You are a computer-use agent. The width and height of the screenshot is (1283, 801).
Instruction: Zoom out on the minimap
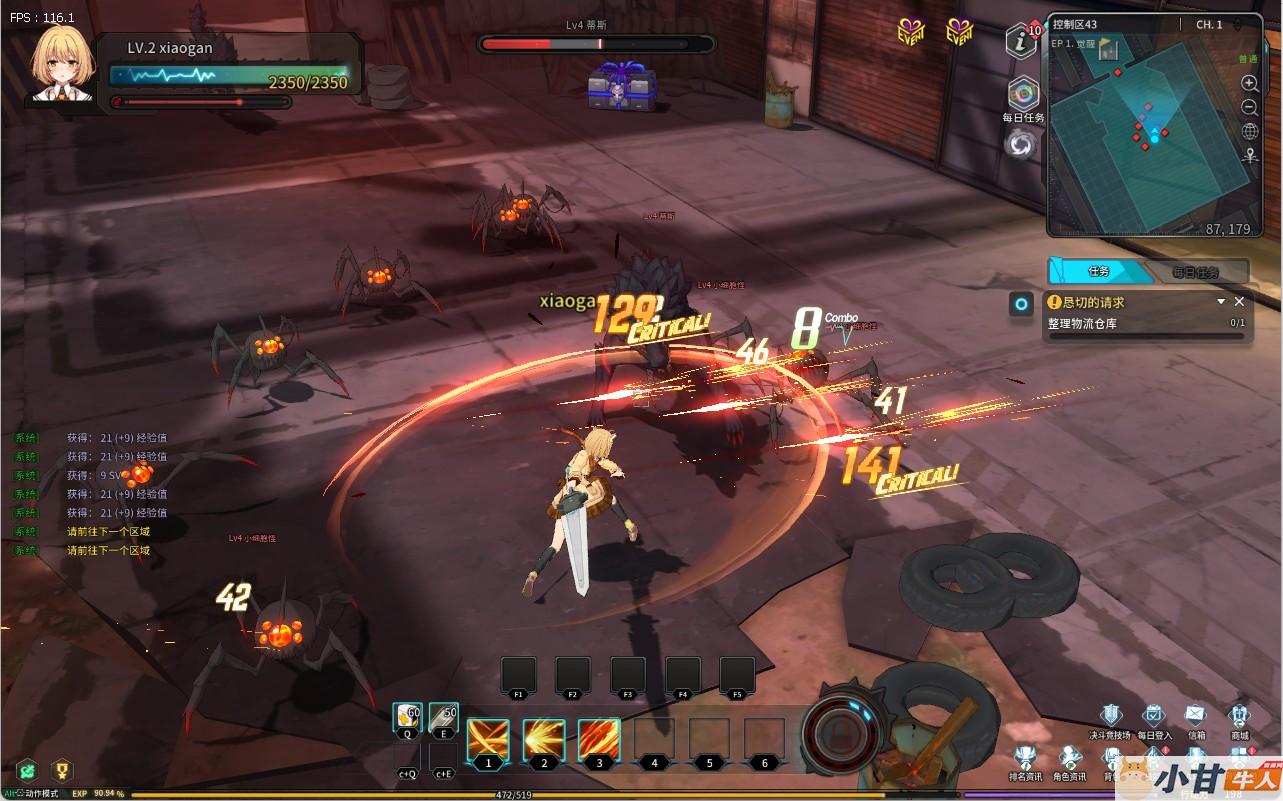1249,107
